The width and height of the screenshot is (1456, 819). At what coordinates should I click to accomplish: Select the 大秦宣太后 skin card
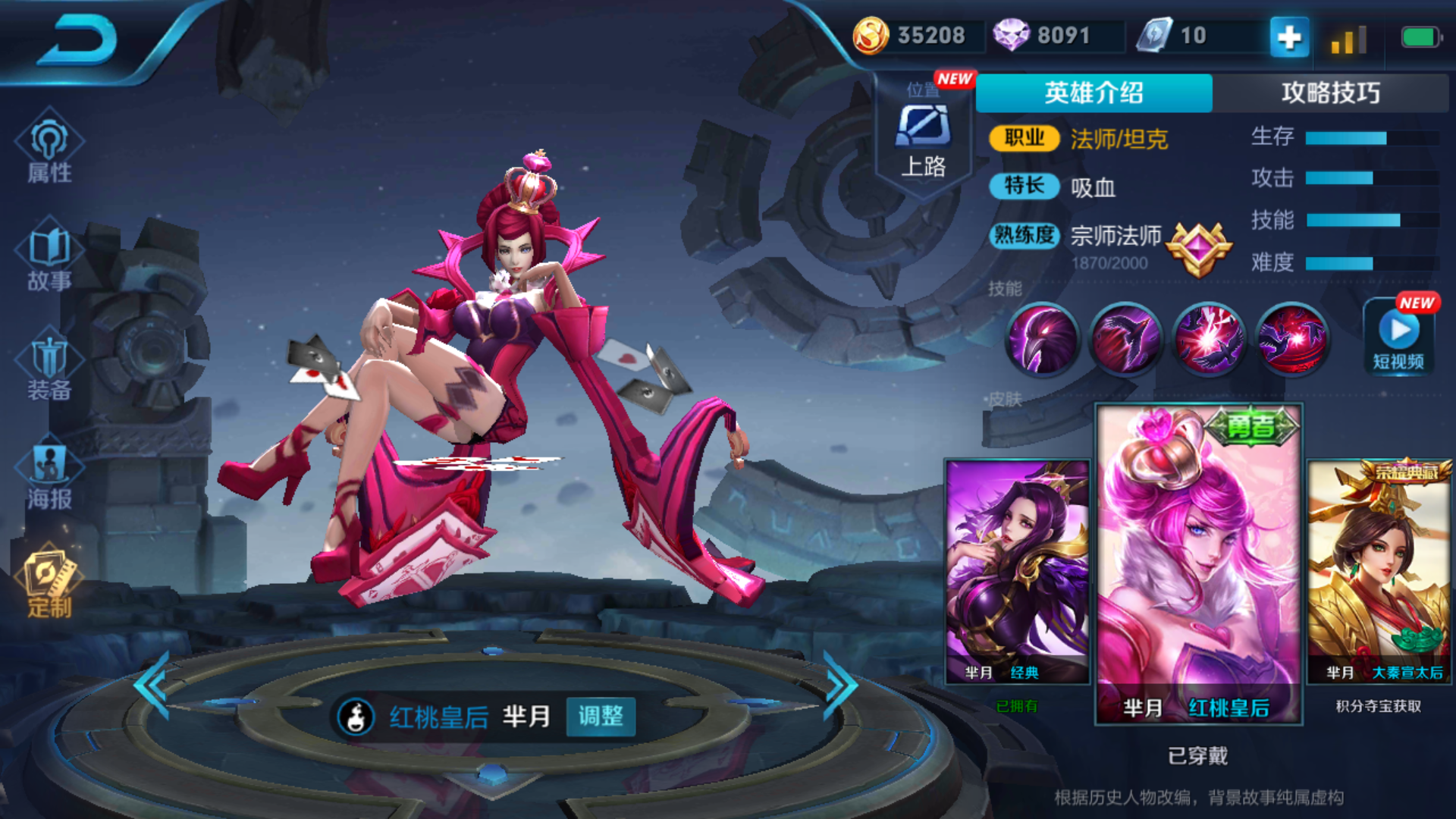tap(1379, 571)
